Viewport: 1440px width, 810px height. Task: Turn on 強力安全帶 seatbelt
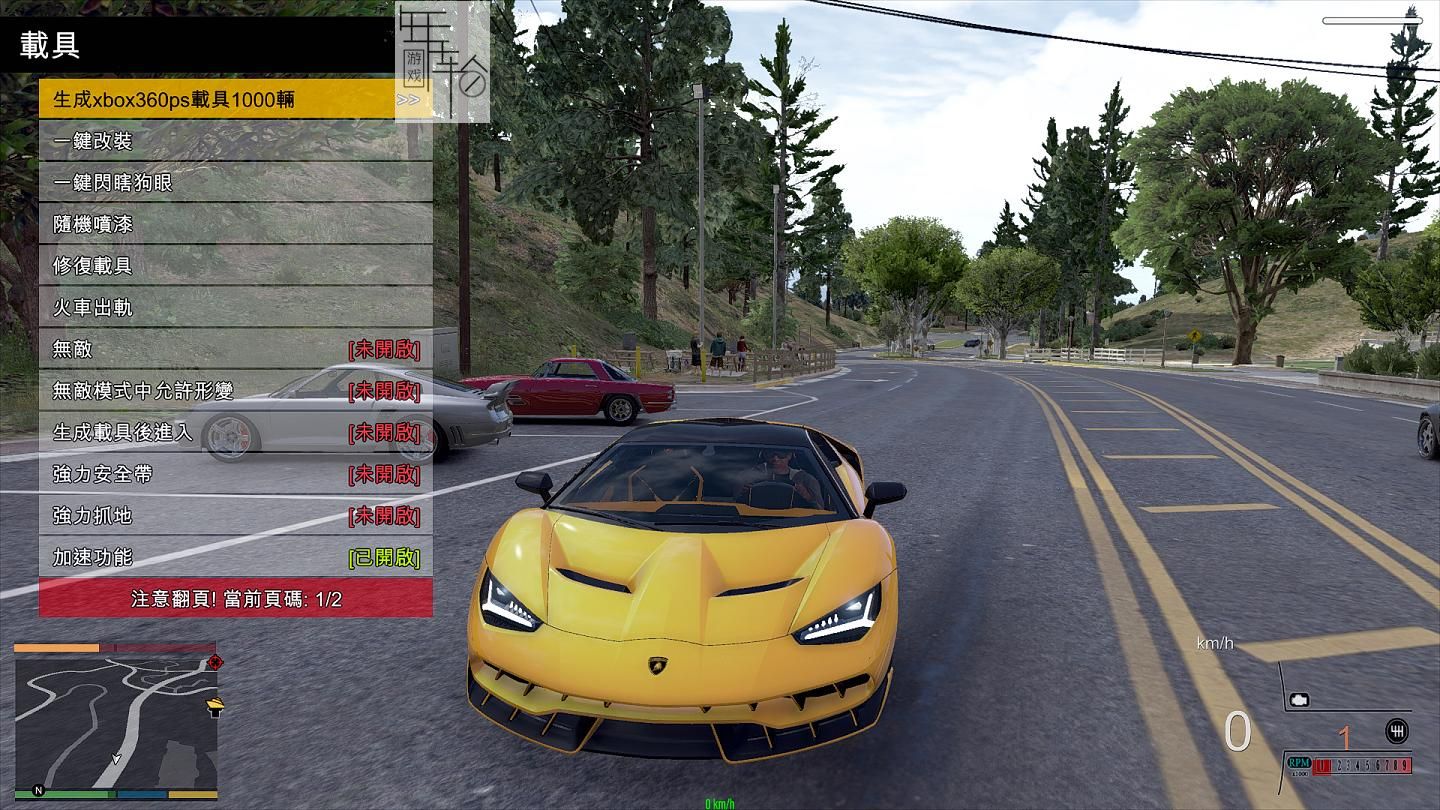tap(235, 474)
